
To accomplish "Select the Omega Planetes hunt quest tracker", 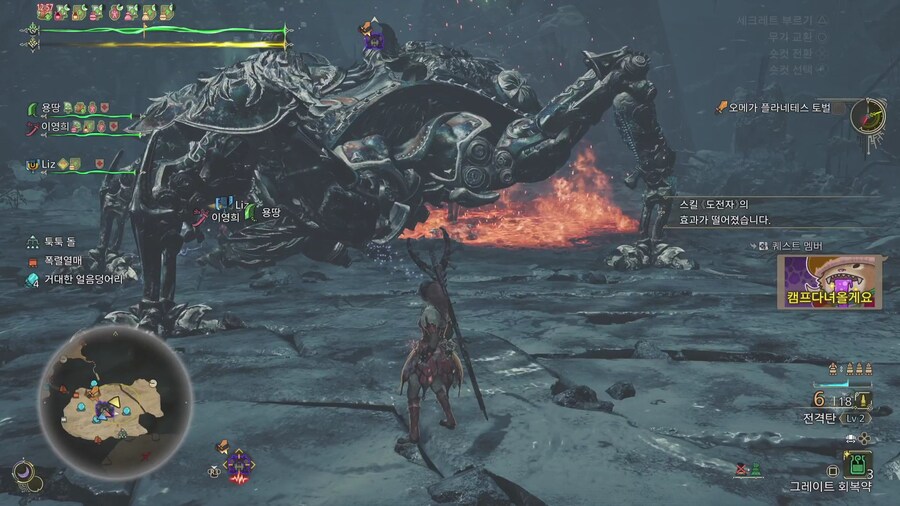I will pyautogui.click(x=780, y=107).
